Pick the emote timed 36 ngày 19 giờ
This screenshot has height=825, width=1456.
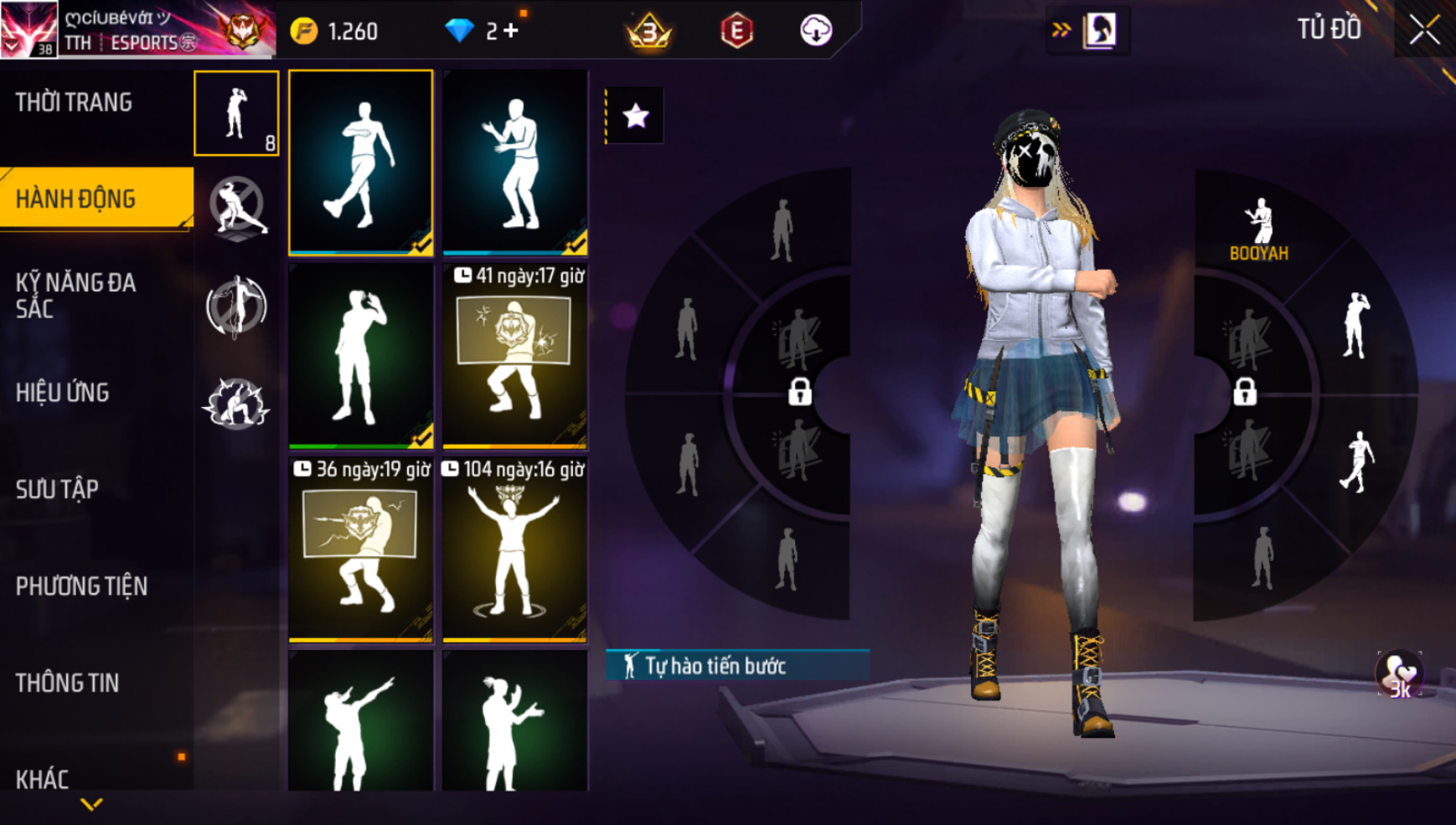click(360, 549)
